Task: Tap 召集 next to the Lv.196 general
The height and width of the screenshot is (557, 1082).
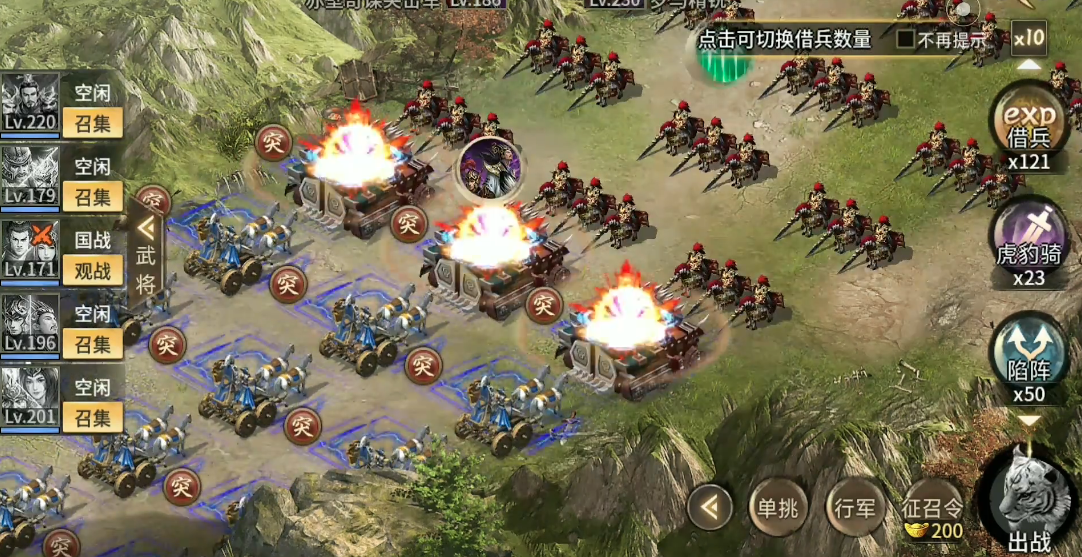Action: (x=92, y=344)
